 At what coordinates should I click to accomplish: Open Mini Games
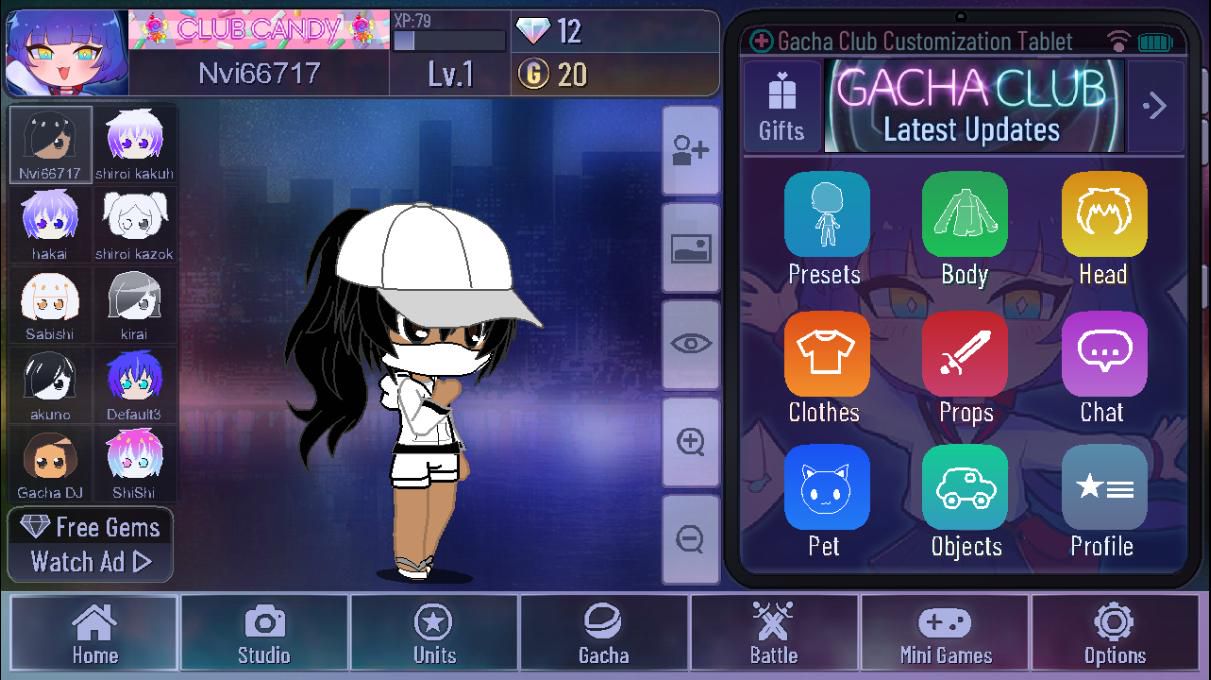tap(945, 634)
